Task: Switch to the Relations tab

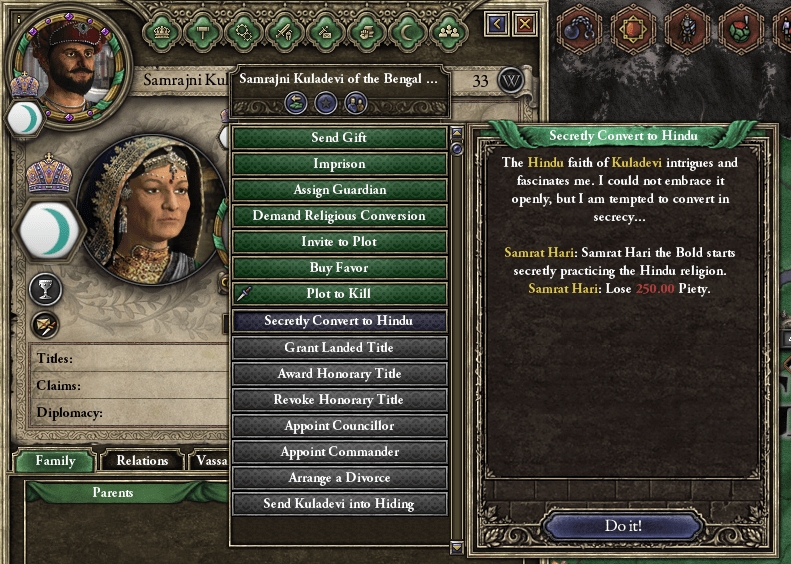Action: tap(142, 460)
